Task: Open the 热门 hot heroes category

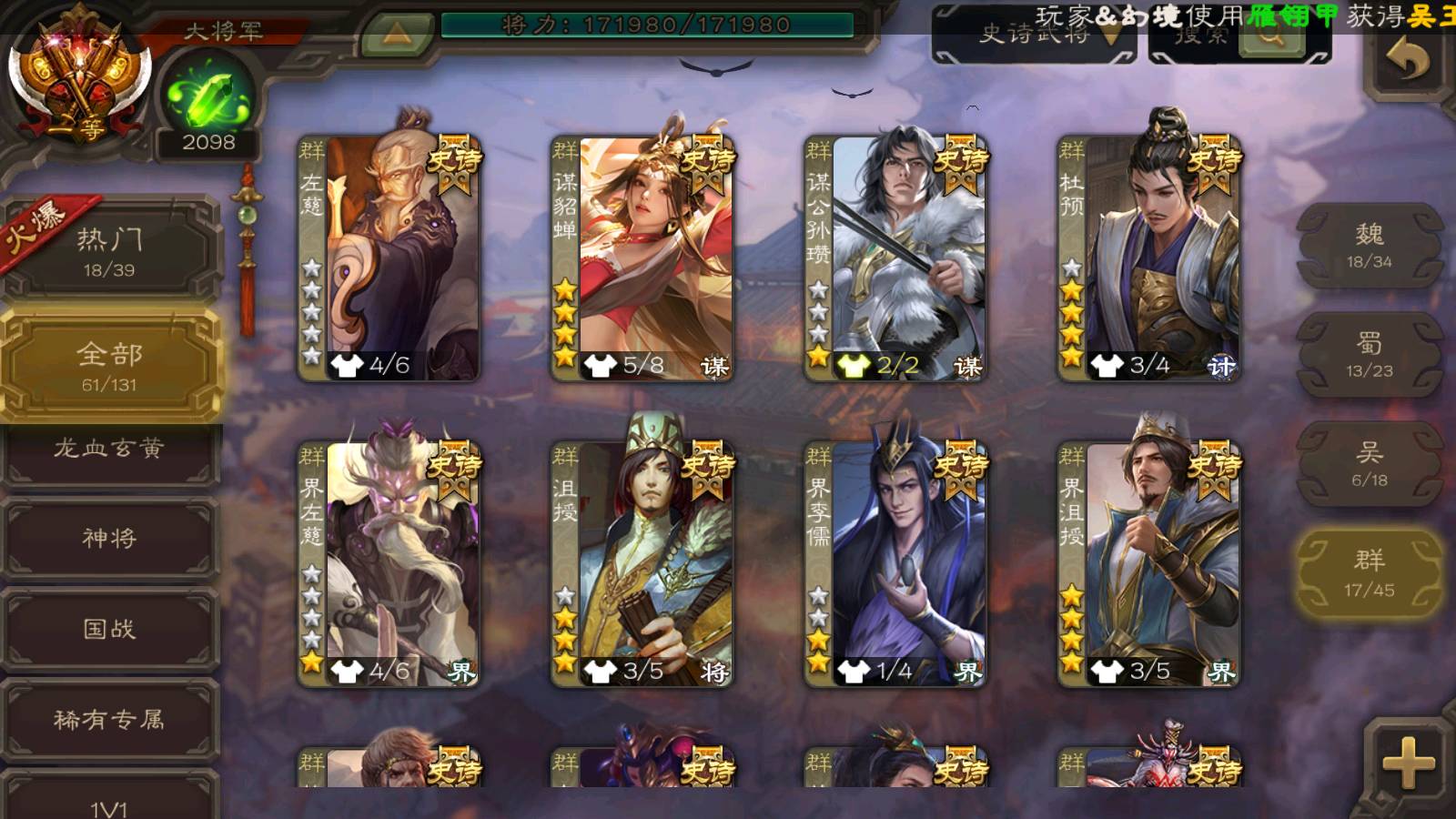Action: [109, 250]
